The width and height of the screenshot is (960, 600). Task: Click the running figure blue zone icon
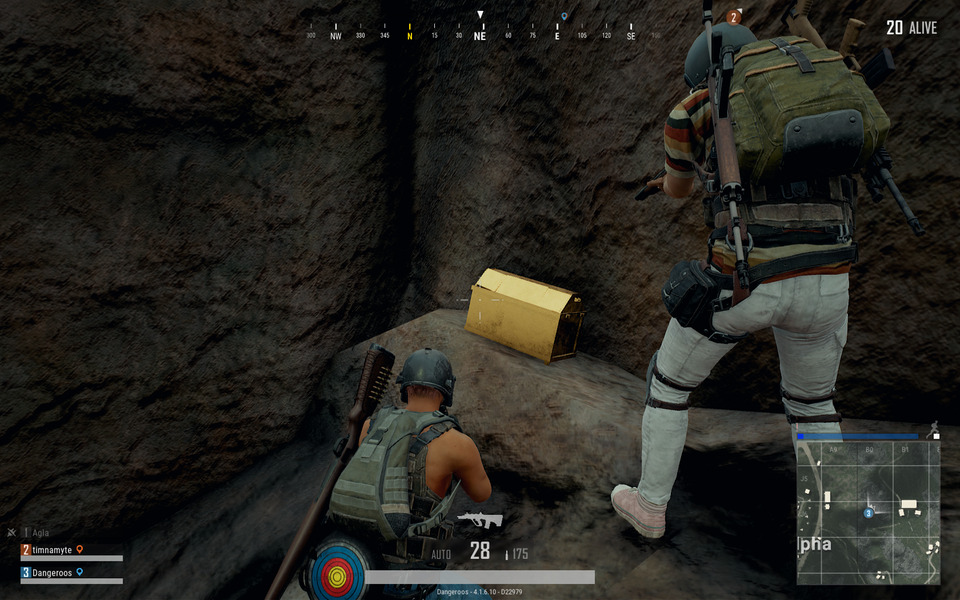point(934,428)
